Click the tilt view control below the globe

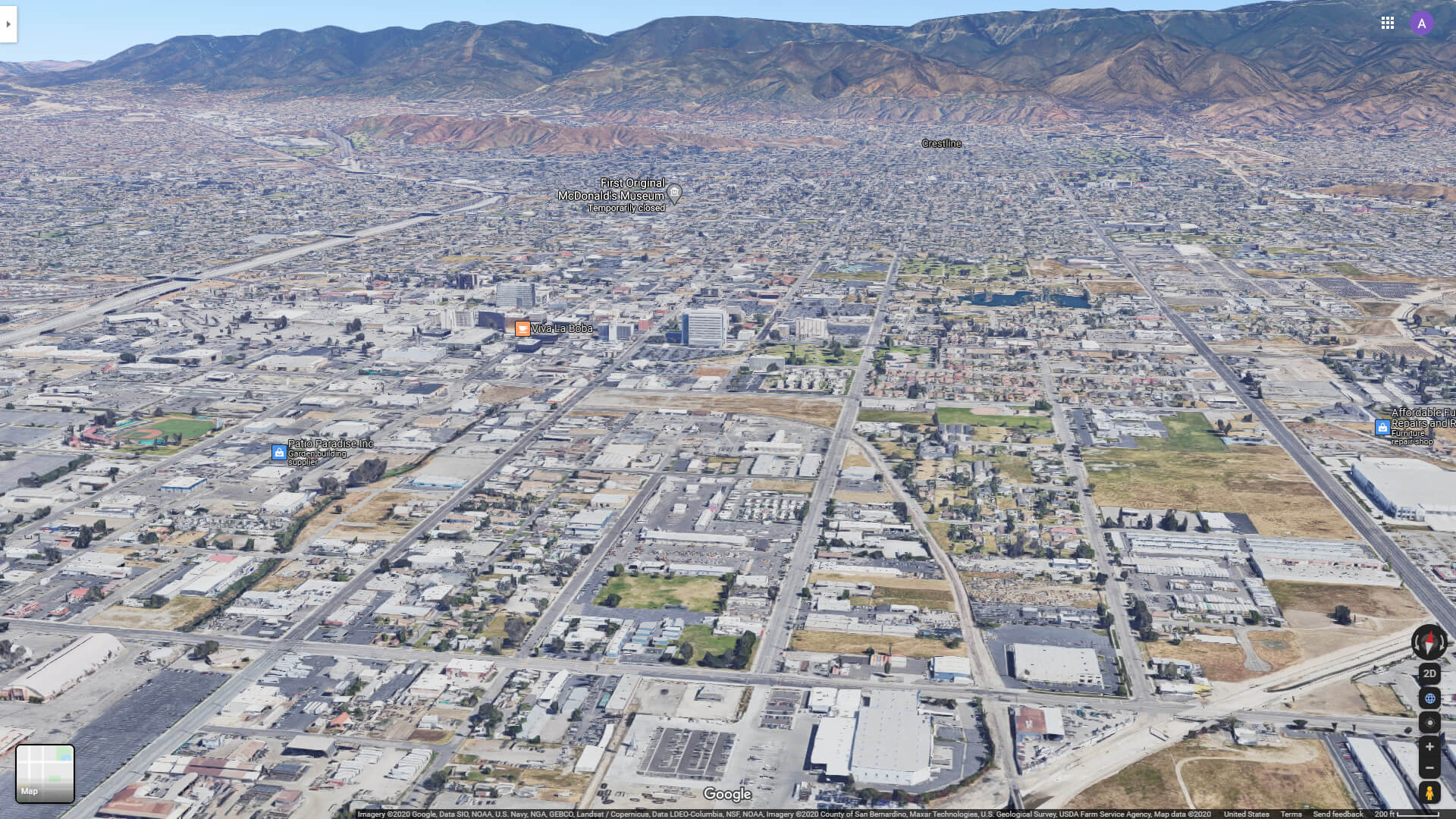(1429, 721)
